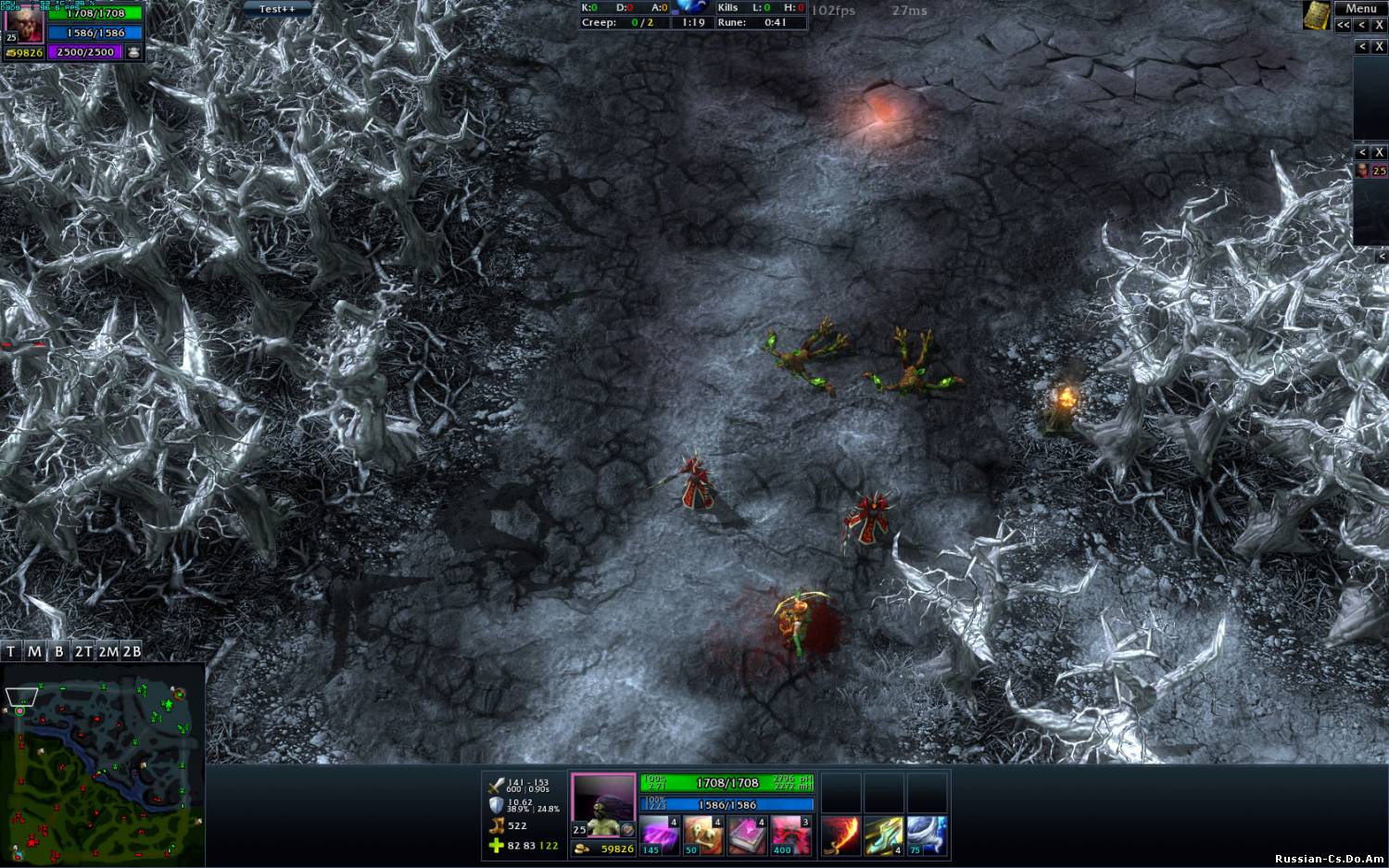The height and width of the screenshot is (868, 1389).
Task: Click the minimap
Action: click(x=102, y=764)
